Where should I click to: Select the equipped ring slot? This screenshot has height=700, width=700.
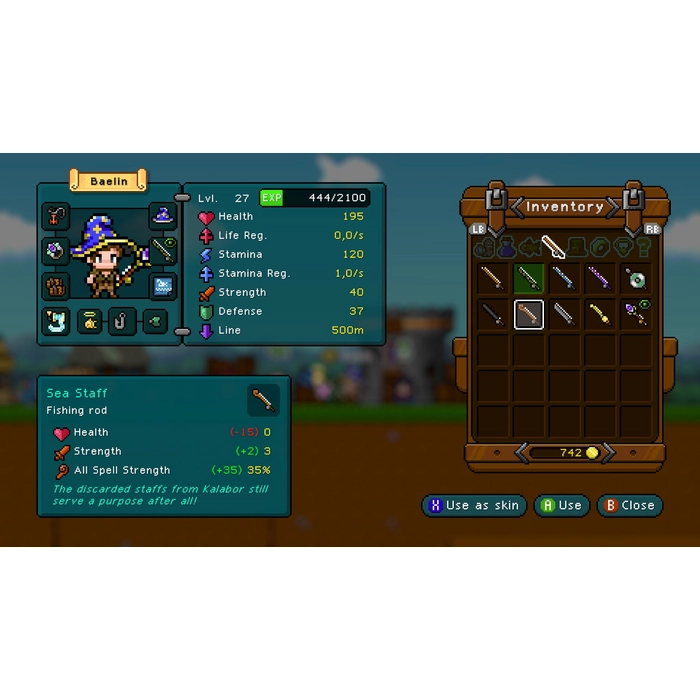[x=56, y=251]
